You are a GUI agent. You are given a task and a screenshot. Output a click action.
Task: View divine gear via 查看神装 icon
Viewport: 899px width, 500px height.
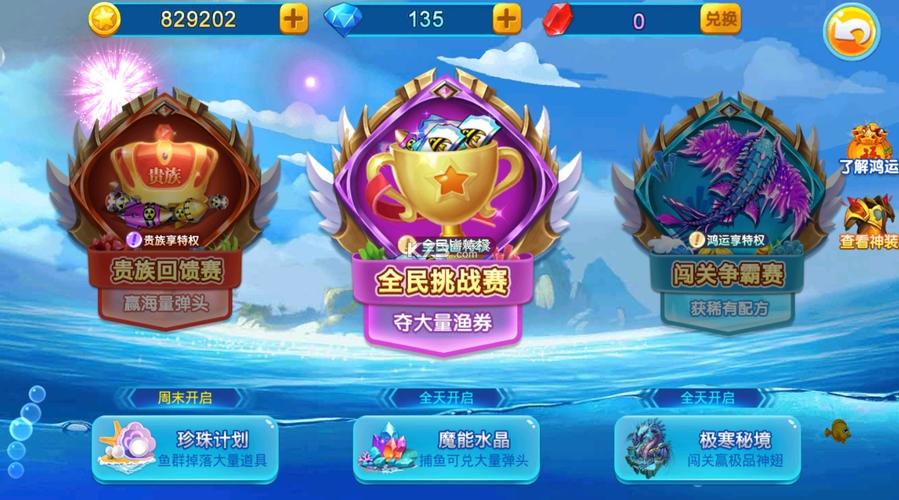866,221
